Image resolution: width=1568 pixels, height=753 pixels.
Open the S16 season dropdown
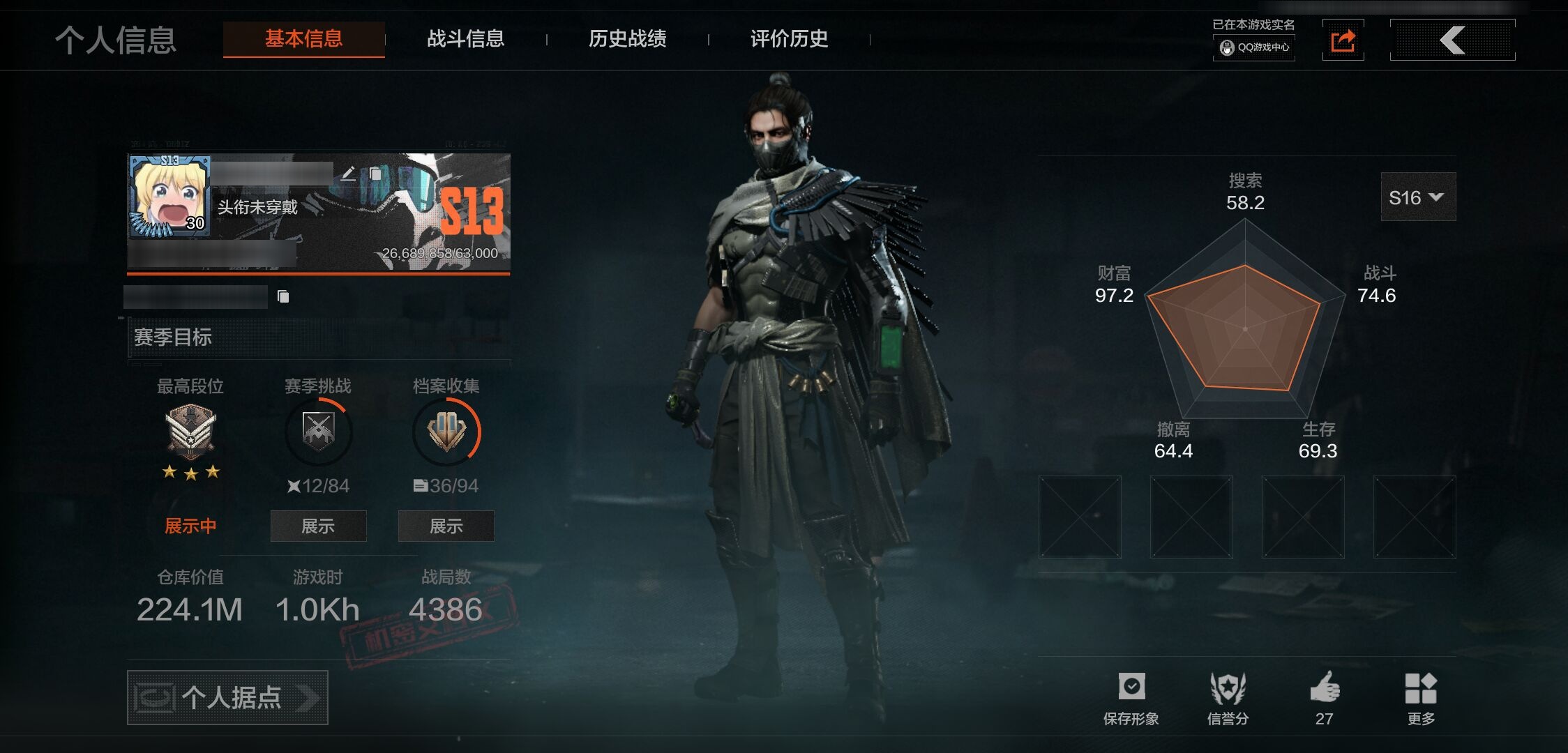point(1417,198)
